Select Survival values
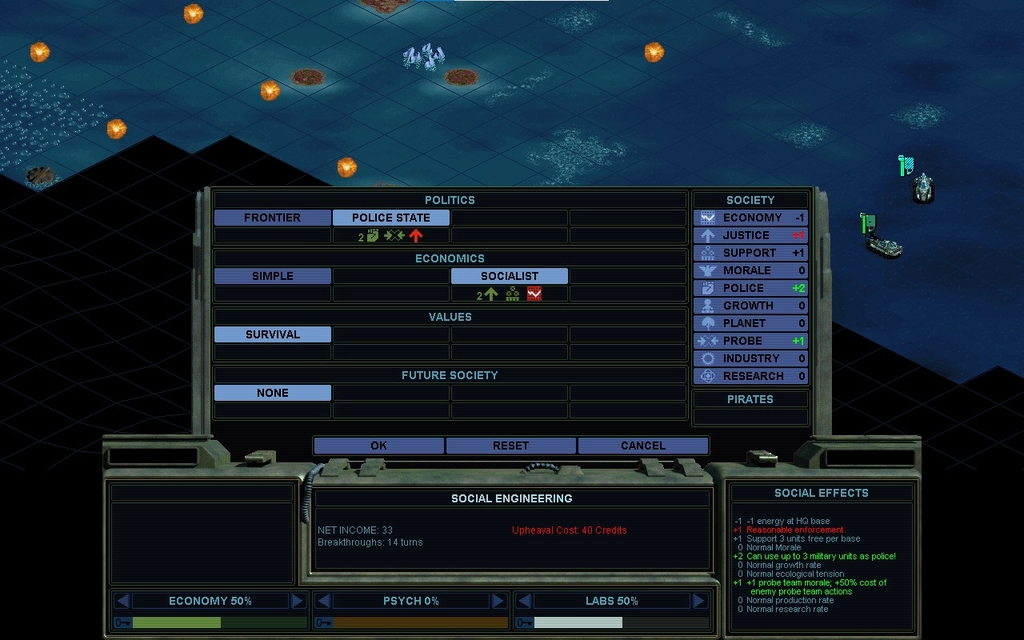 272,334
